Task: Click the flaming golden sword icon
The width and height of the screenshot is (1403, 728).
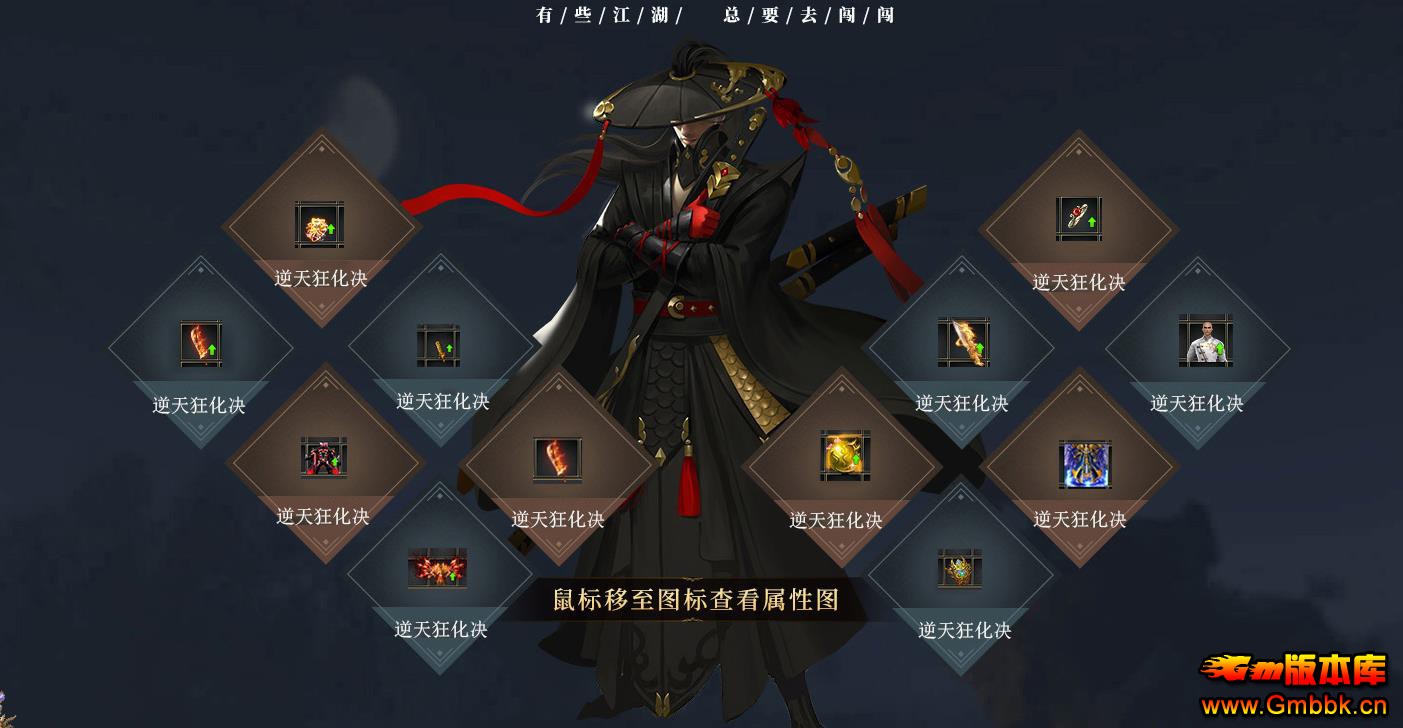Action: pos(963,342)
